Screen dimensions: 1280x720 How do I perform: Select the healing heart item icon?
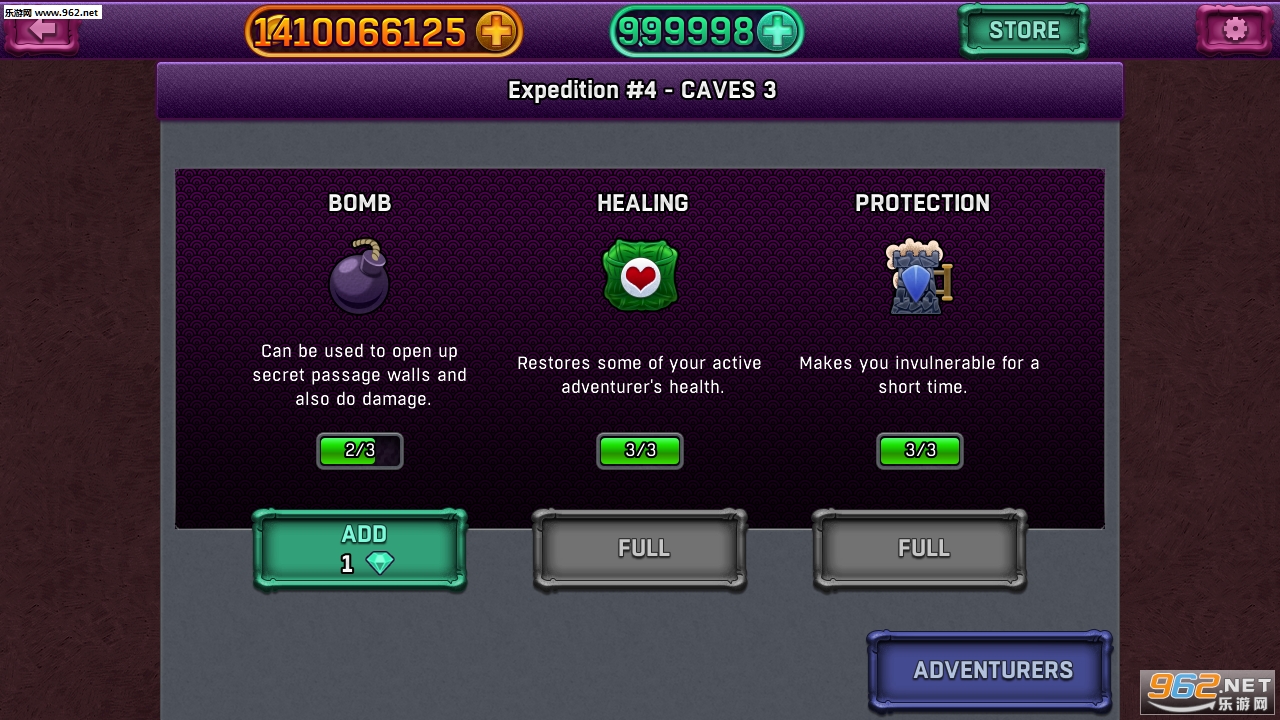coord(640,276)
